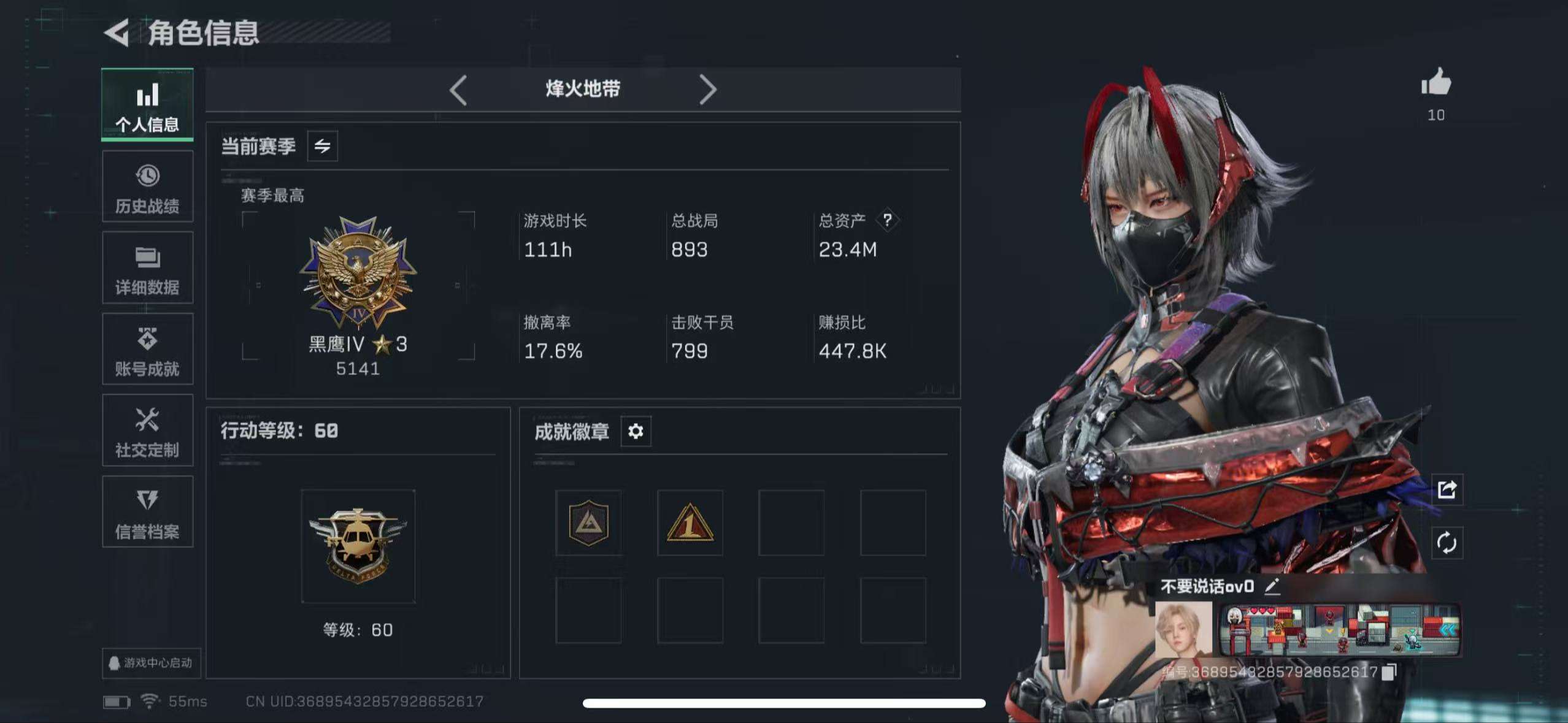This screenshot has height=723, width=1568.
Task: Browse previous mode with left arrow
Action: point(458,89)
